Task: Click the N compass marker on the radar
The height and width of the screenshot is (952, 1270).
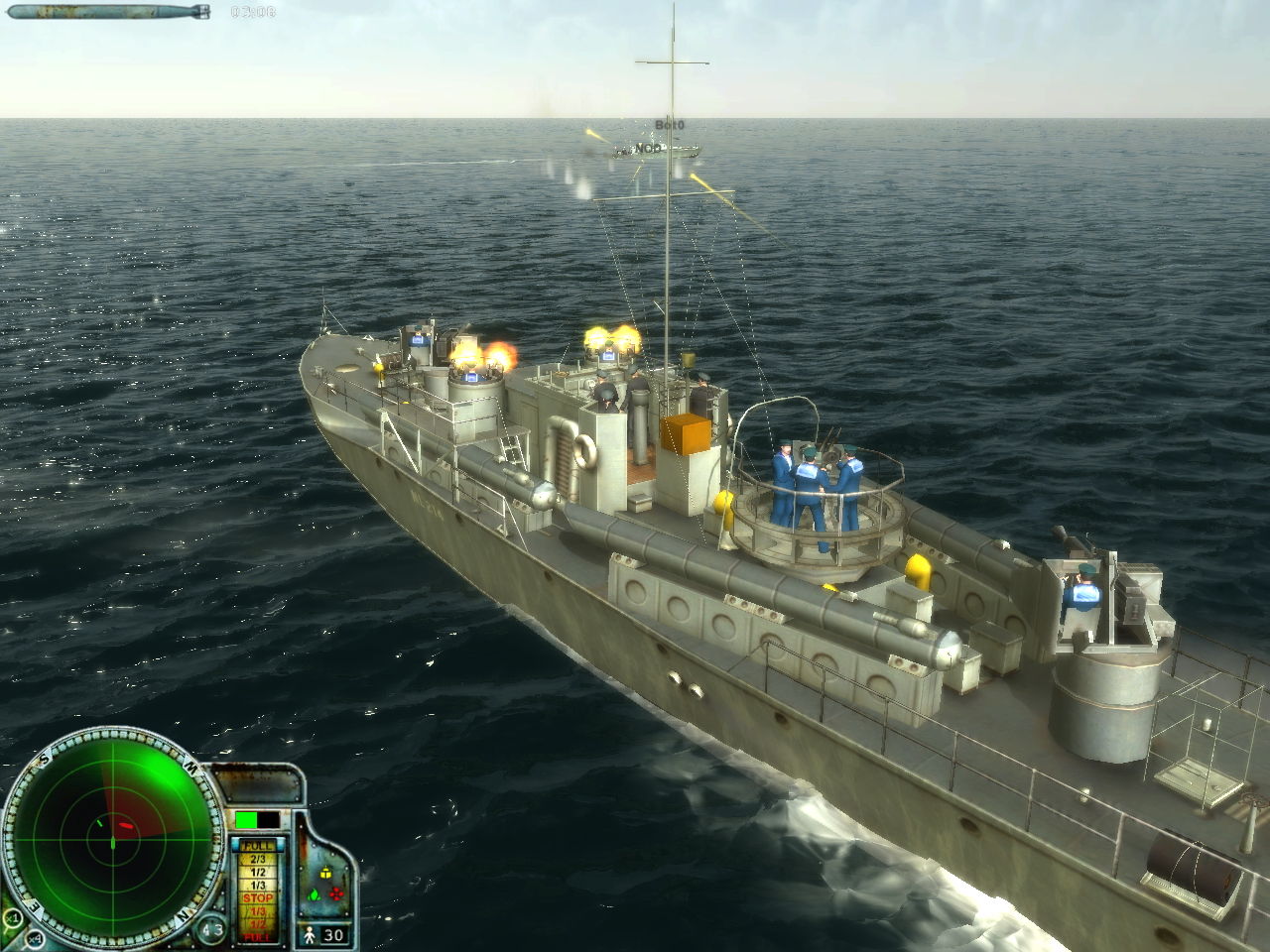Action: [x=183, y=914]
